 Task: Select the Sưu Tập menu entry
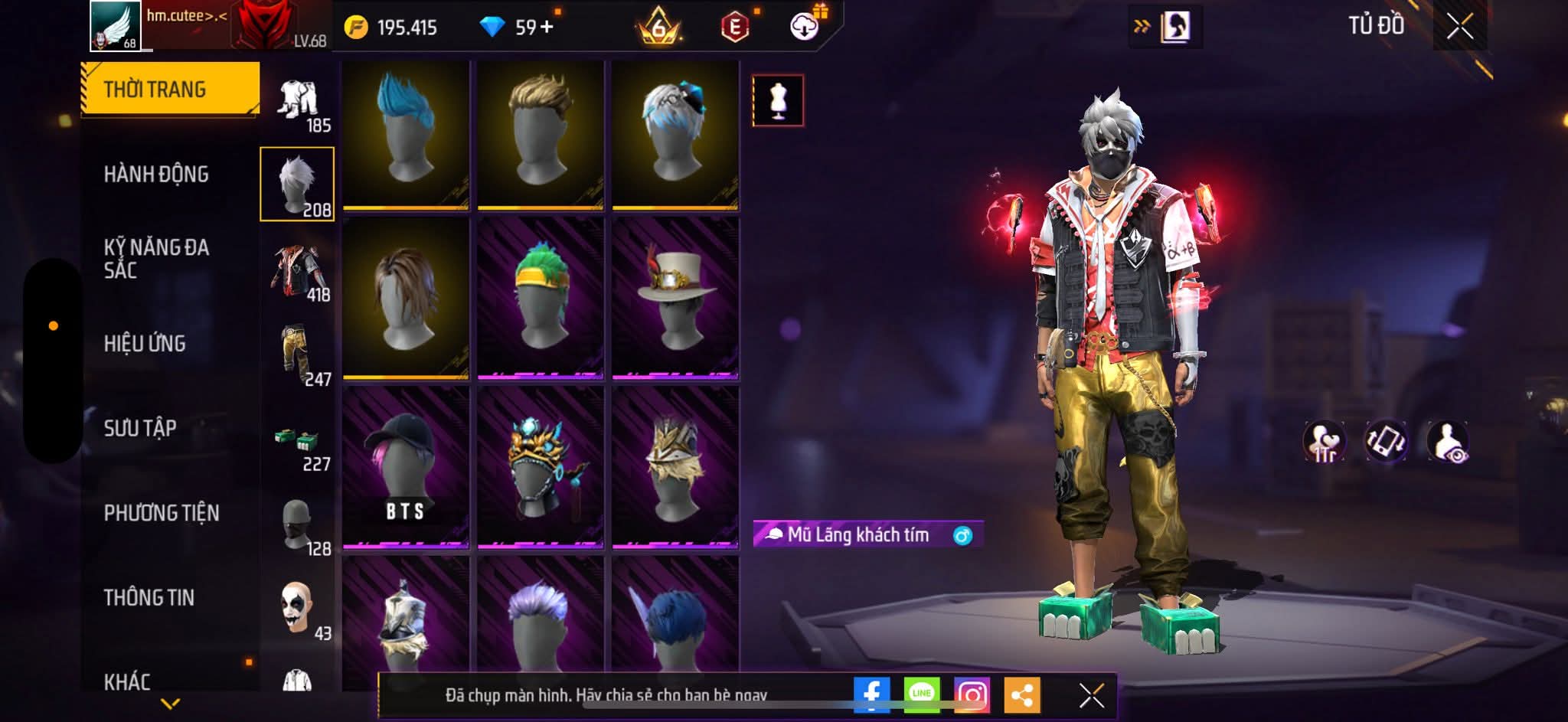(140, 428)
